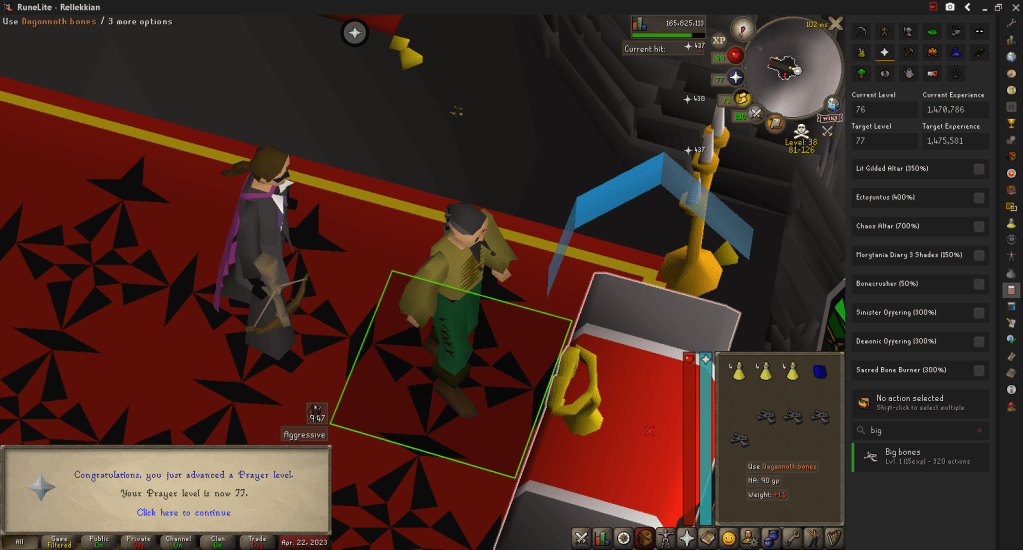This screenshot has width=1023, height=550.
Task: Select the blue gem inventory item
Action: (x=820, y=371)
